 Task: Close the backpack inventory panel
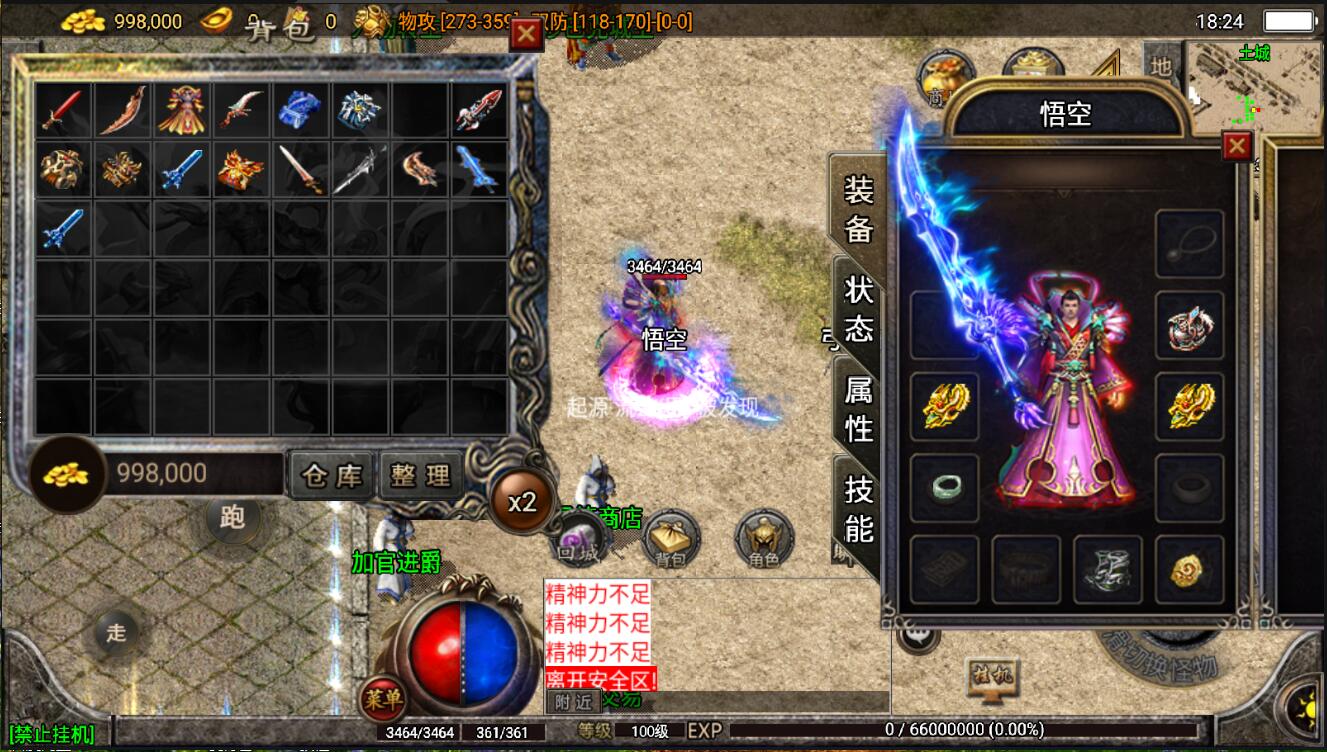[526, 35]
